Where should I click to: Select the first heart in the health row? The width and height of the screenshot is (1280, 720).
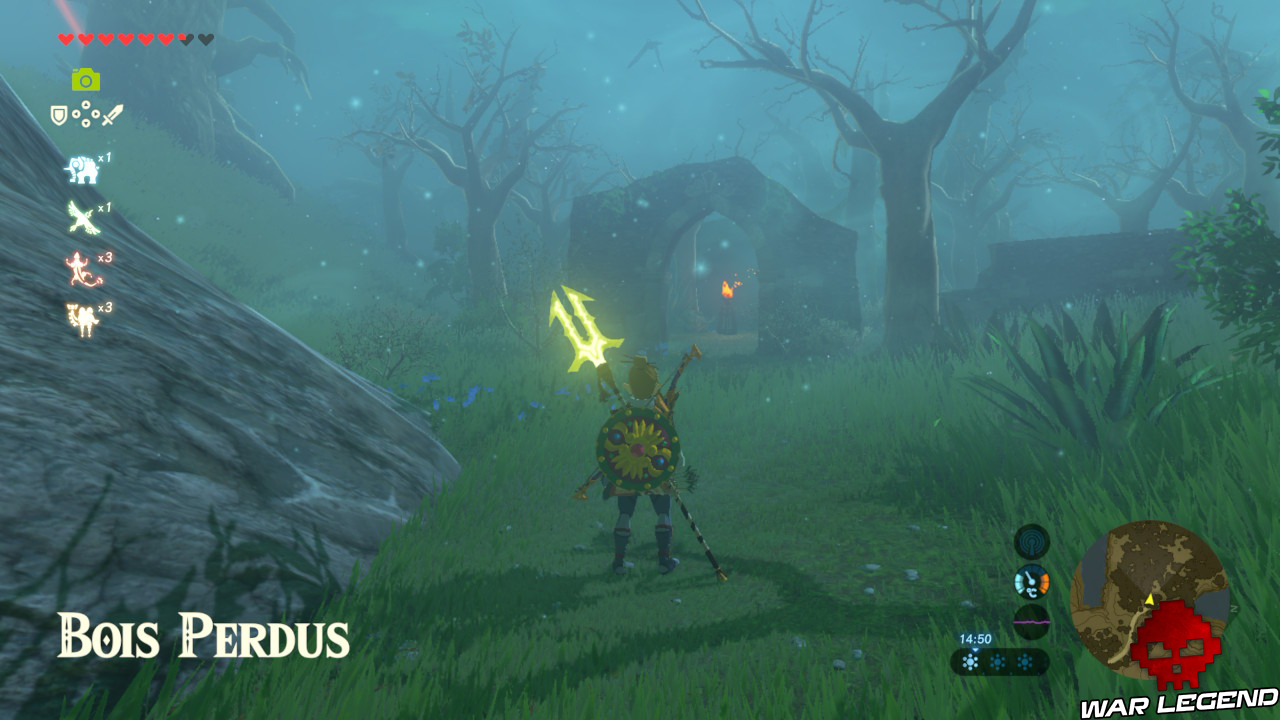click(64, 40)
